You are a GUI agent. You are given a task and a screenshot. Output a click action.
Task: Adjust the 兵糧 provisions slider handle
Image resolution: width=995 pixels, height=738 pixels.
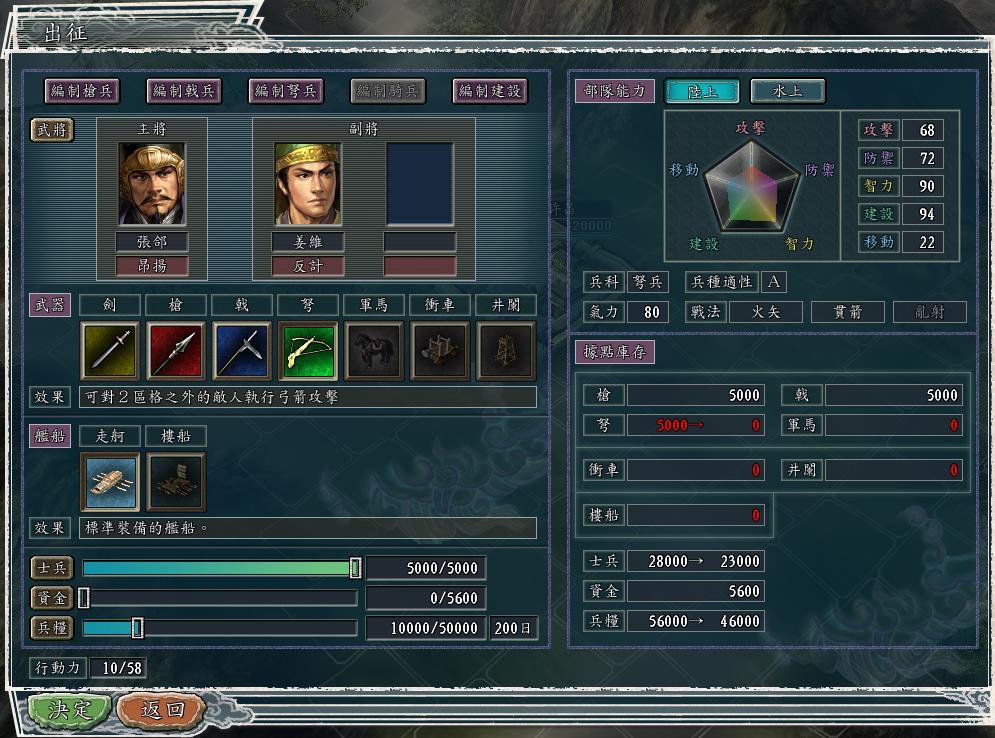pyautogui.click(x=138, y=628)
